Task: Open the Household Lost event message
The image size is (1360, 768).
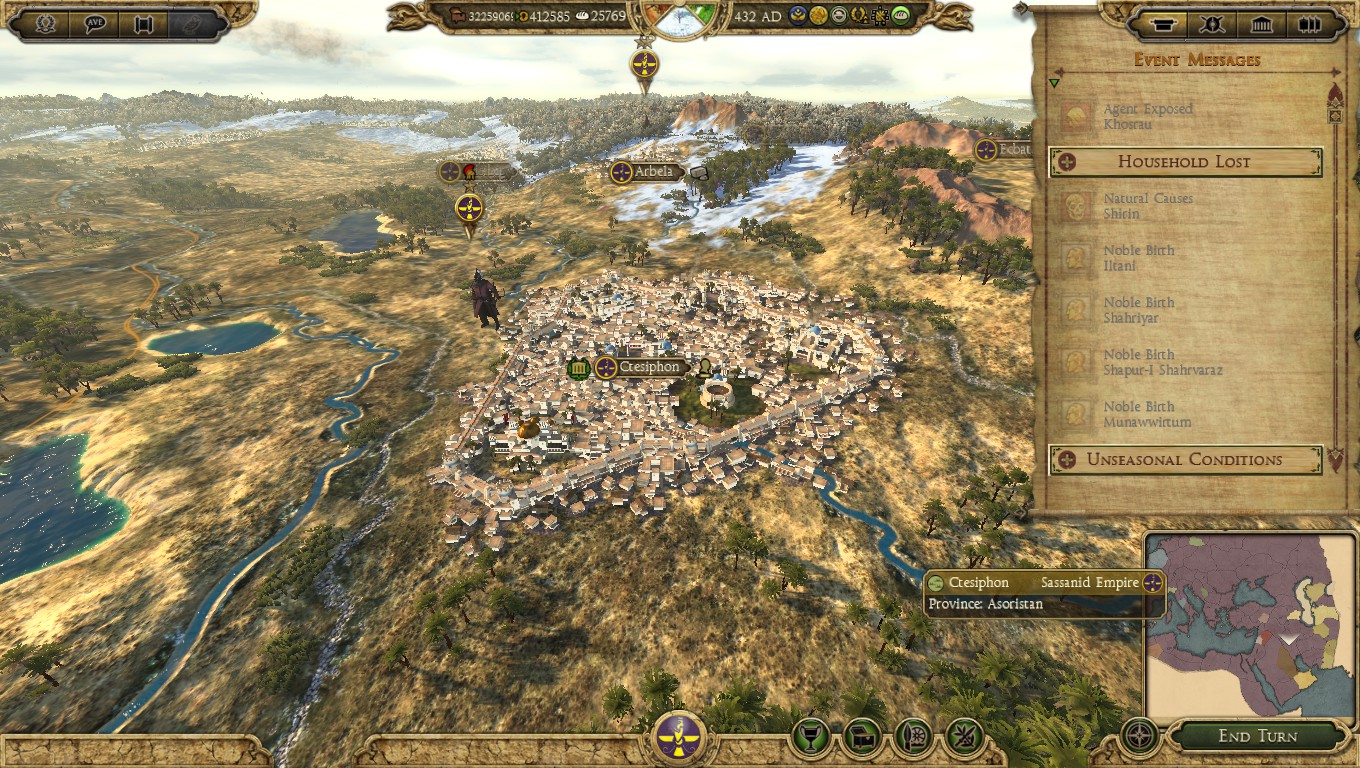Action: [1185, 162]
